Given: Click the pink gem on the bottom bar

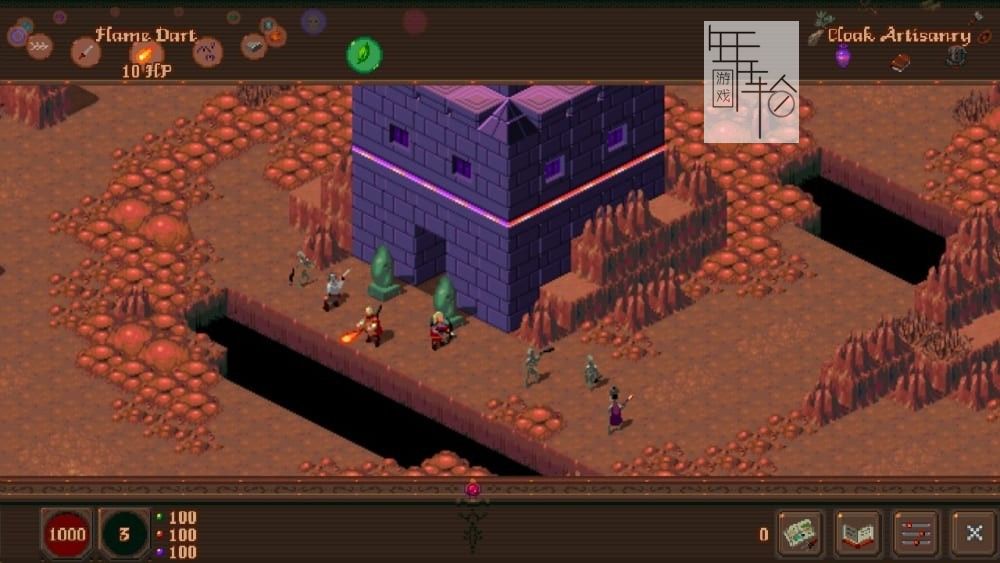Looking at the screenshot, I should [x=473, y=490].
